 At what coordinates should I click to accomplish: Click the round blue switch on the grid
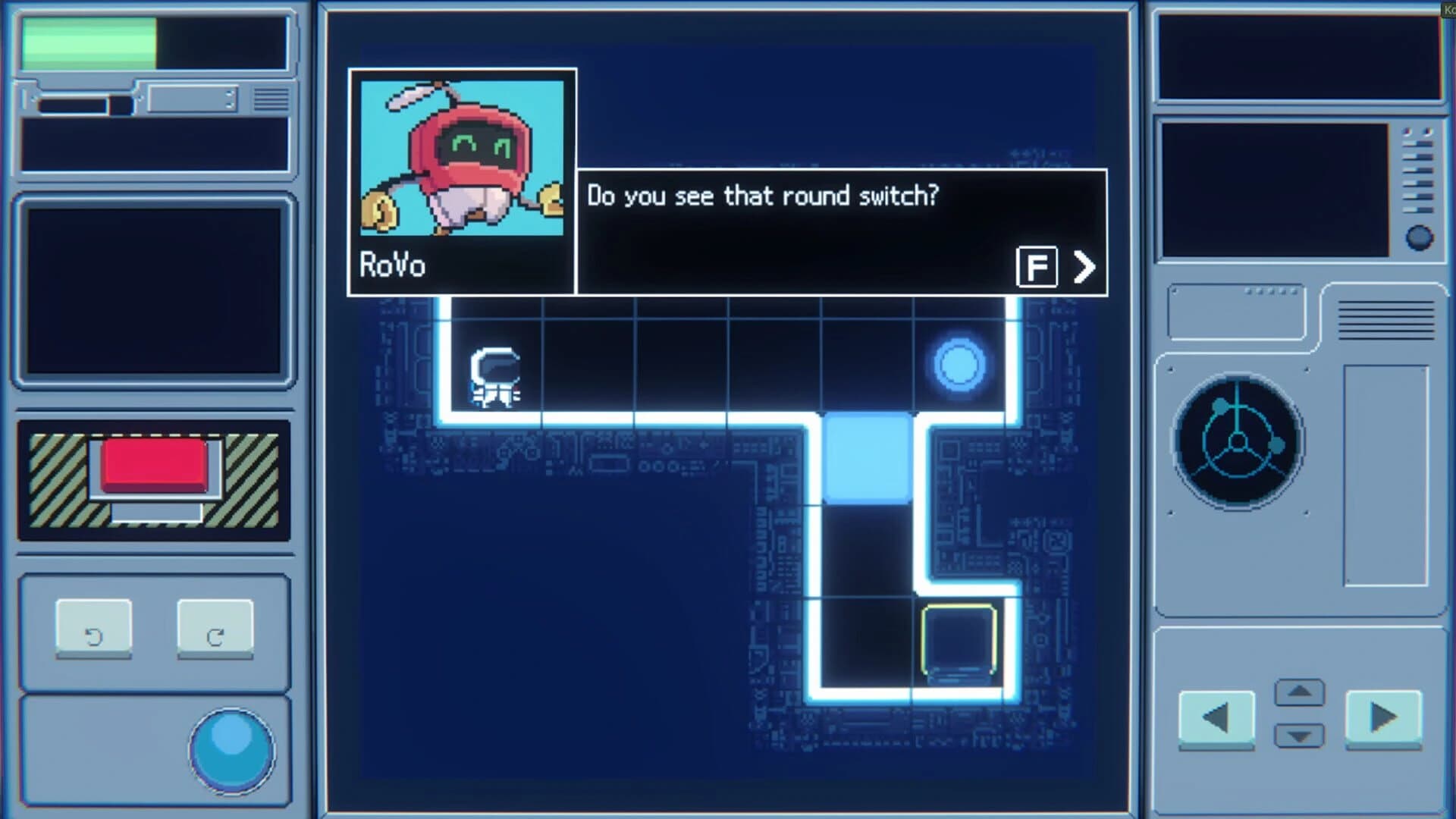959,365
